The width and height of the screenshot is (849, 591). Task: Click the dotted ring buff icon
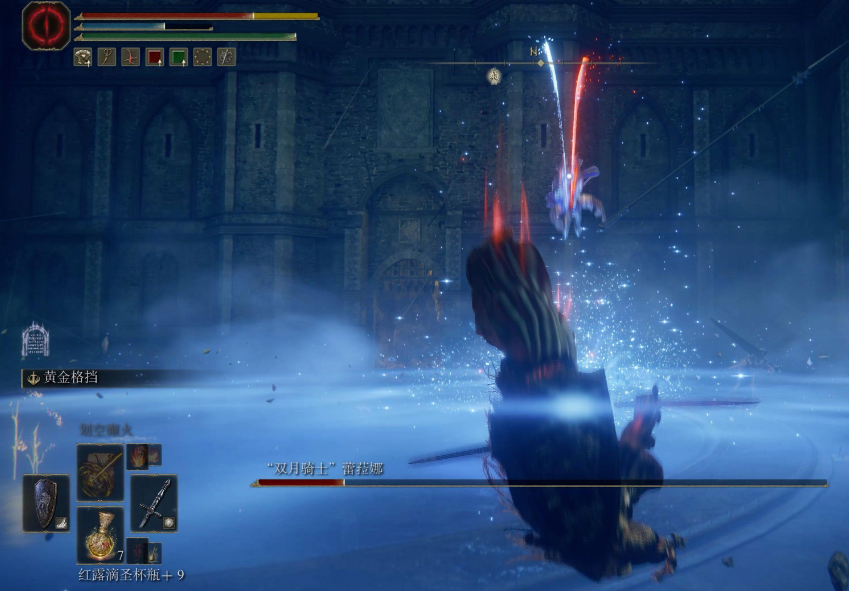(x=203, y=57)
